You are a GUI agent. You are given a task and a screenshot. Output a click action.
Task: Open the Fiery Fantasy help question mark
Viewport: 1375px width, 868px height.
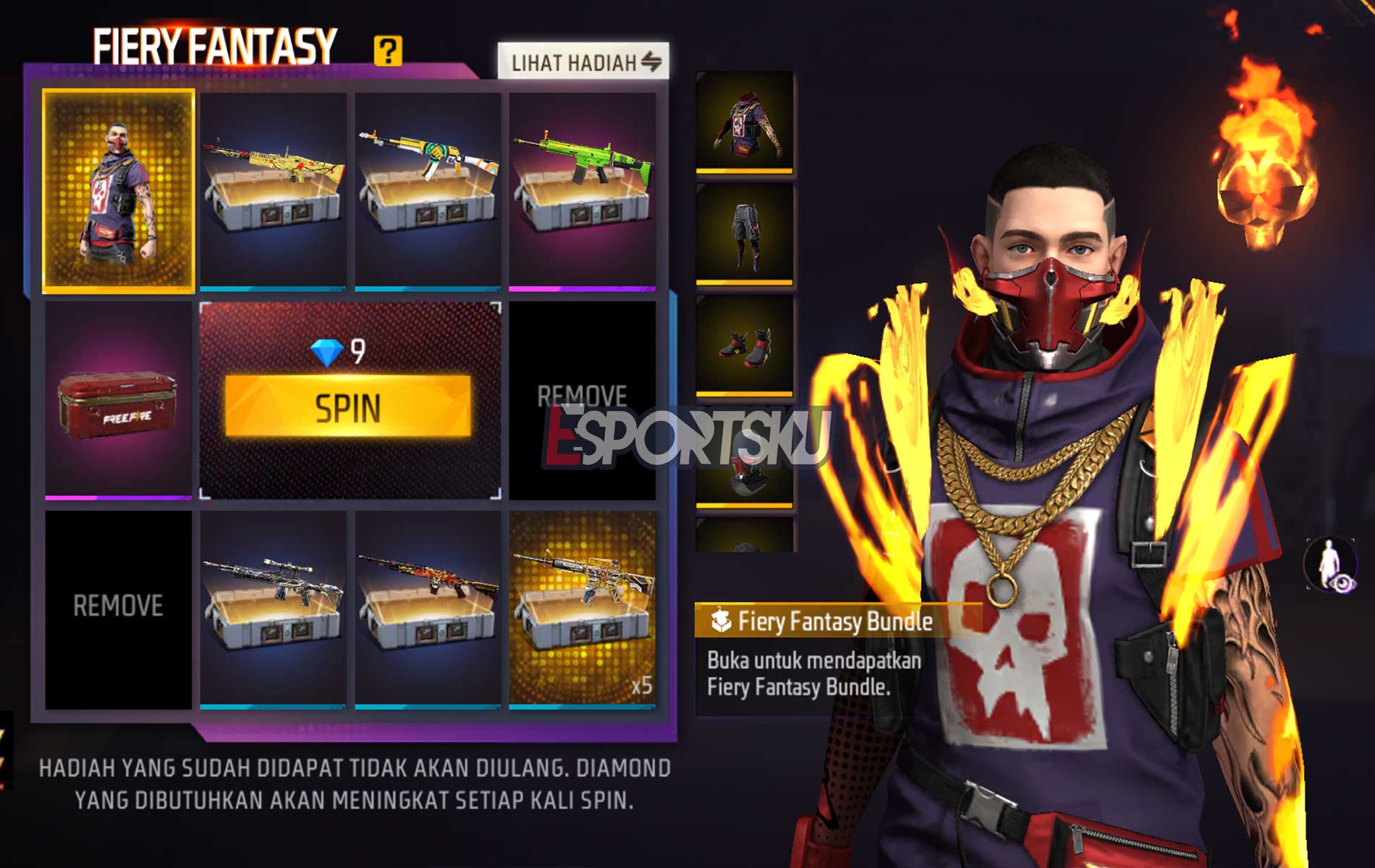pyautogui.click(x=388, y=51)
